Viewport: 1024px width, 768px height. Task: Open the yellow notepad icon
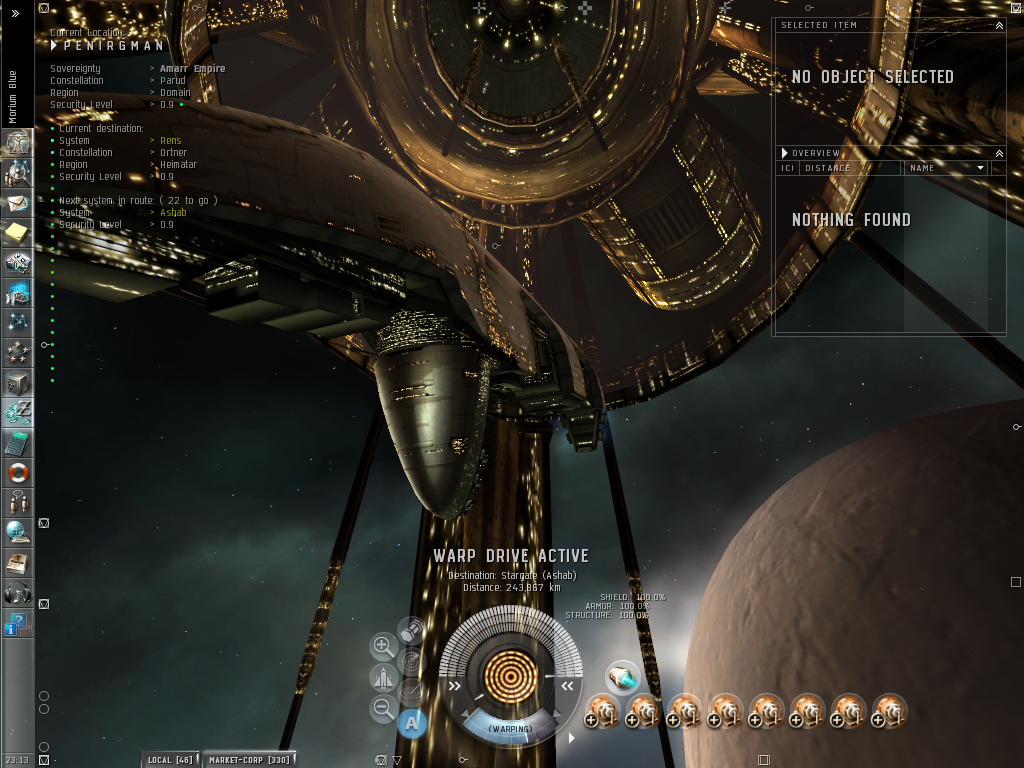point(17,233)
